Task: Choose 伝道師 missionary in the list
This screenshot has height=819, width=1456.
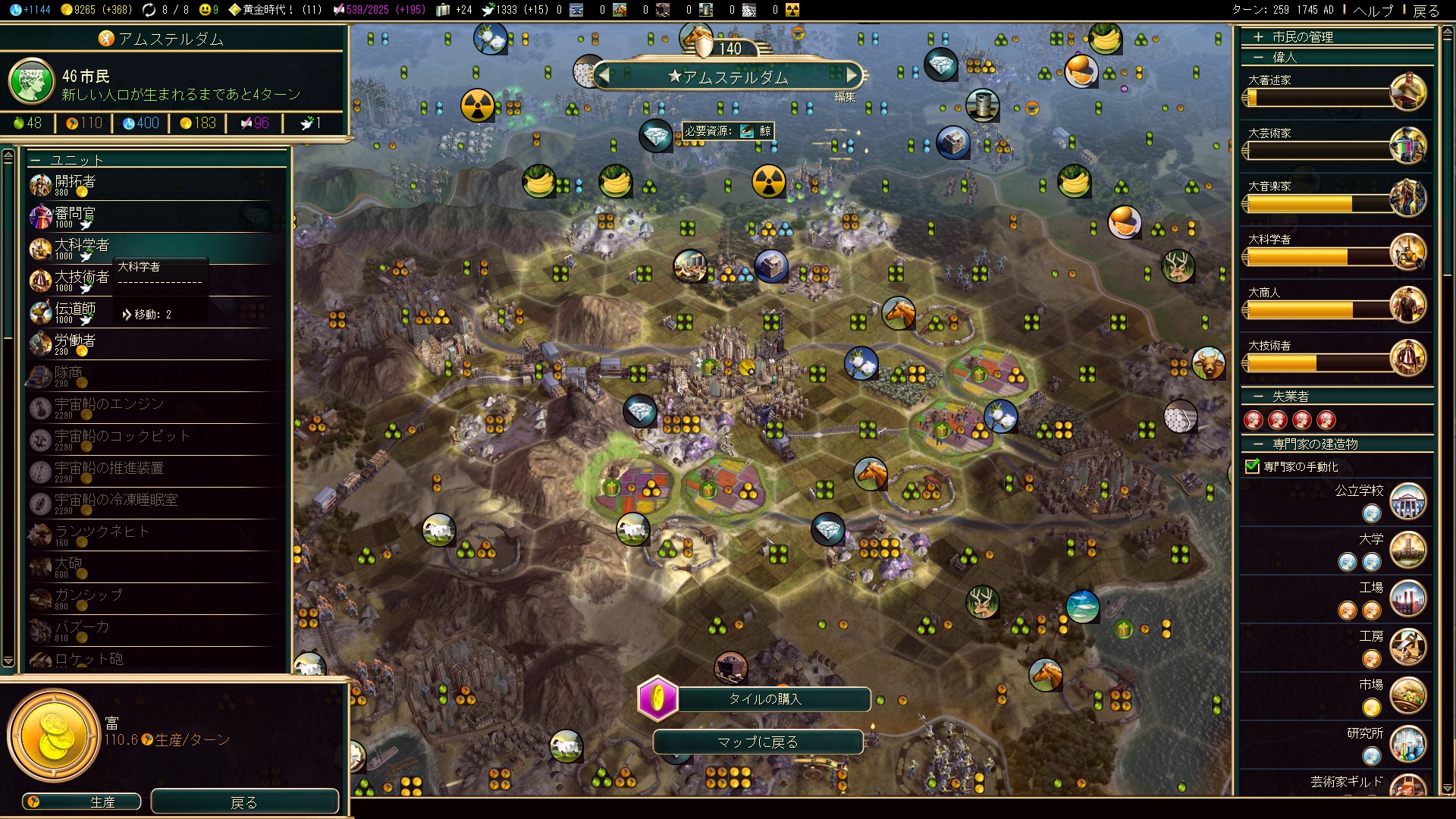Action: point(76,312)
